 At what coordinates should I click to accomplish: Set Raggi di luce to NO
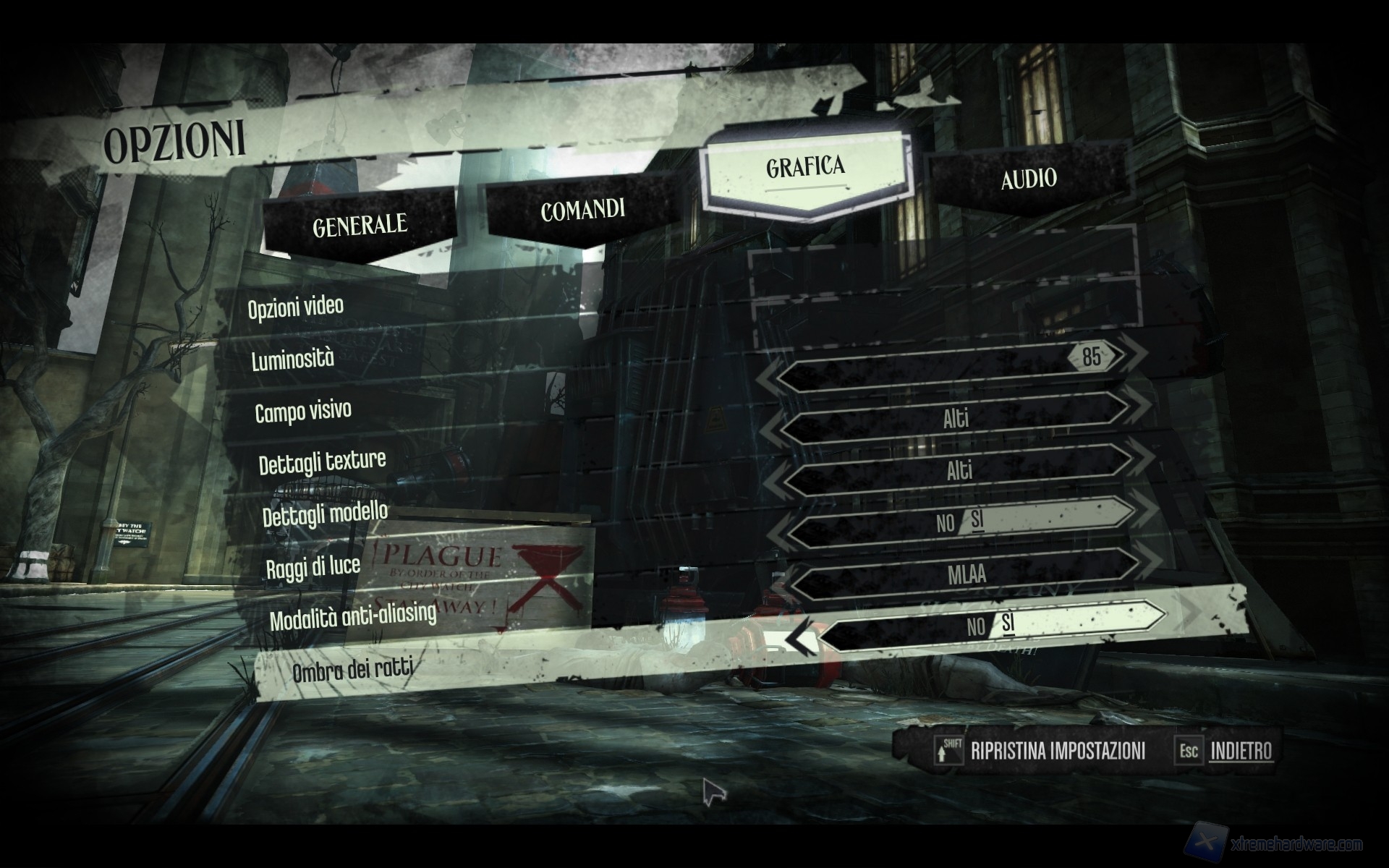coord(945,523)
